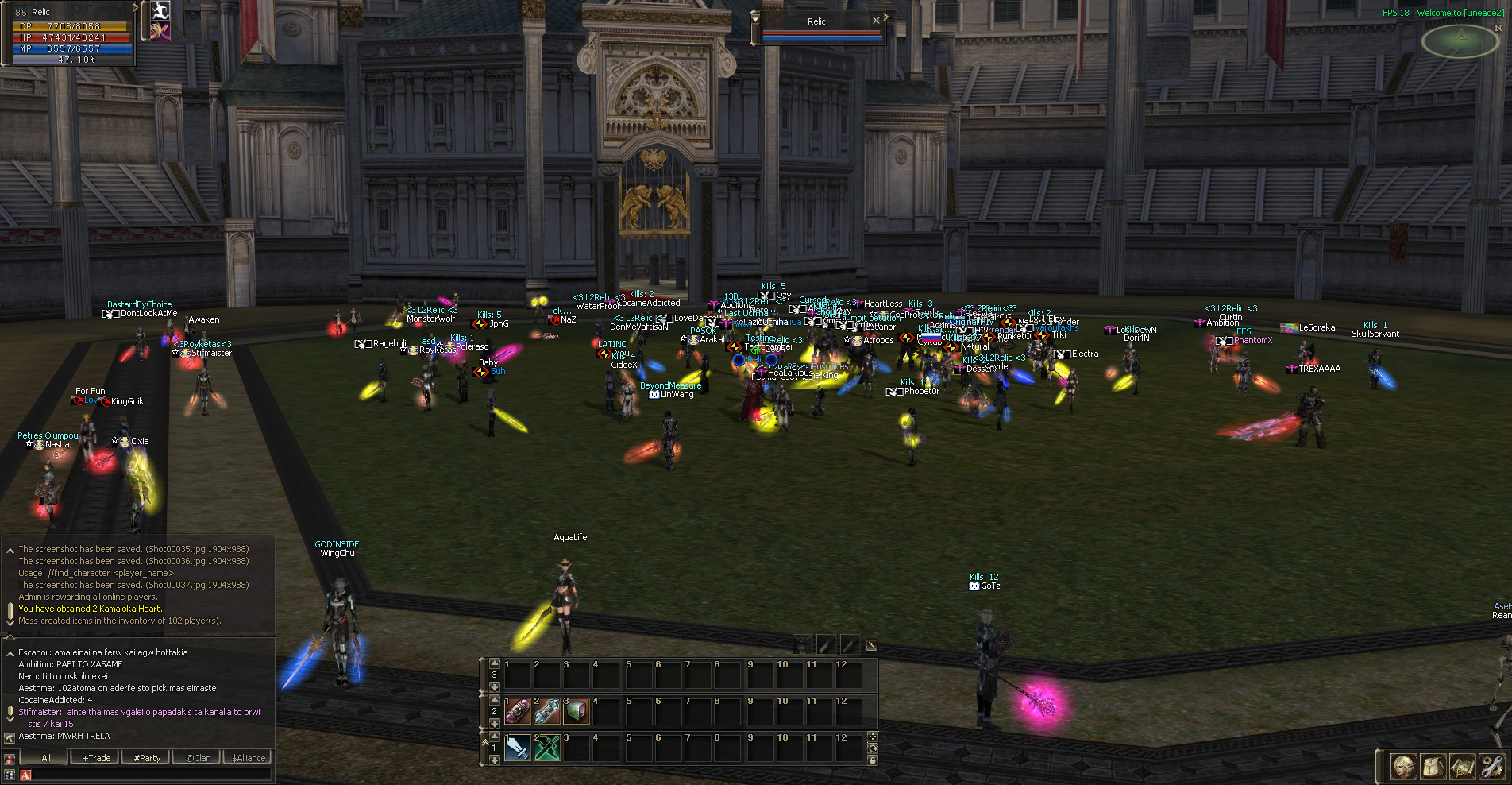This screenshot has height=785, width=1512.
Task: Open the world map scroll icon
Action: 1462,767
